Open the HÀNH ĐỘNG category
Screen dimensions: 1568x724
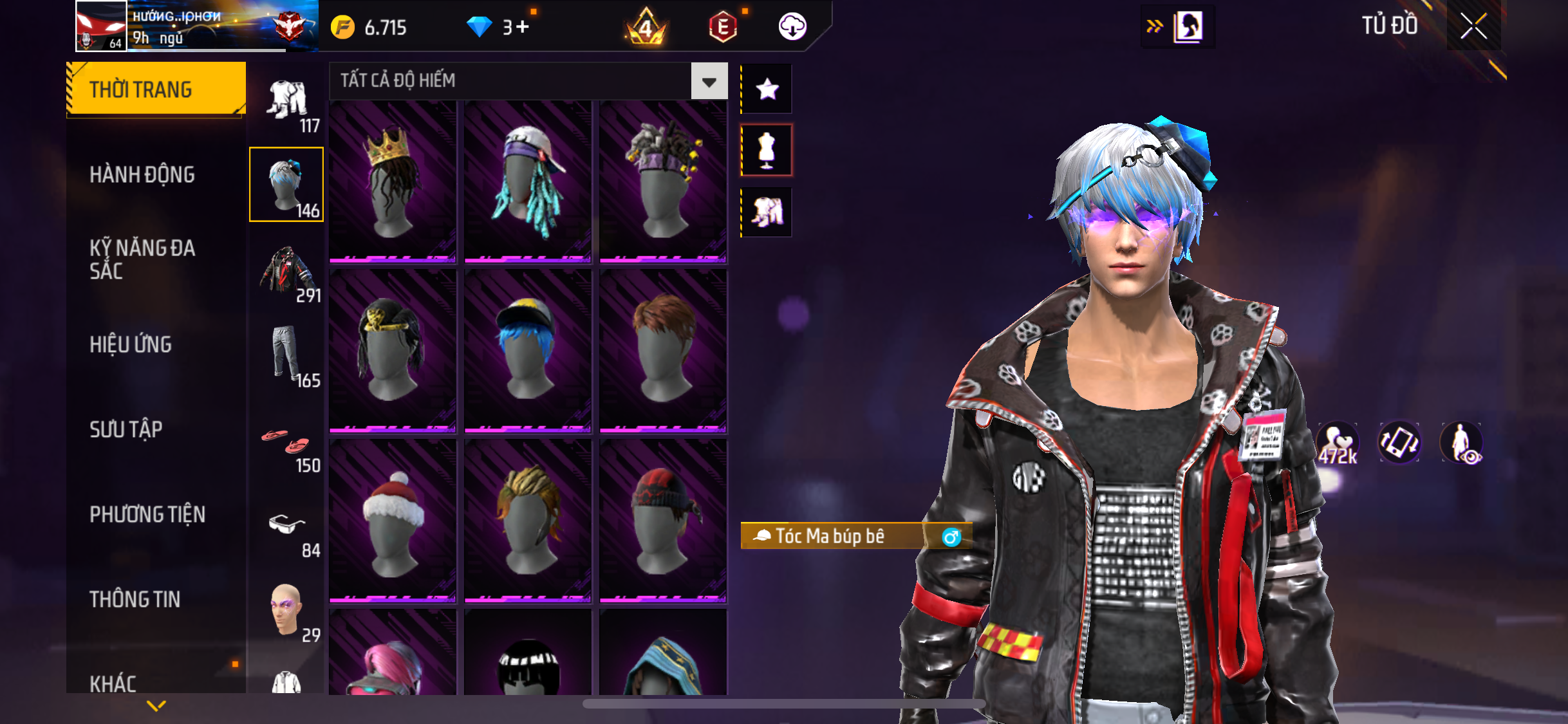click(x=142, y=174)
